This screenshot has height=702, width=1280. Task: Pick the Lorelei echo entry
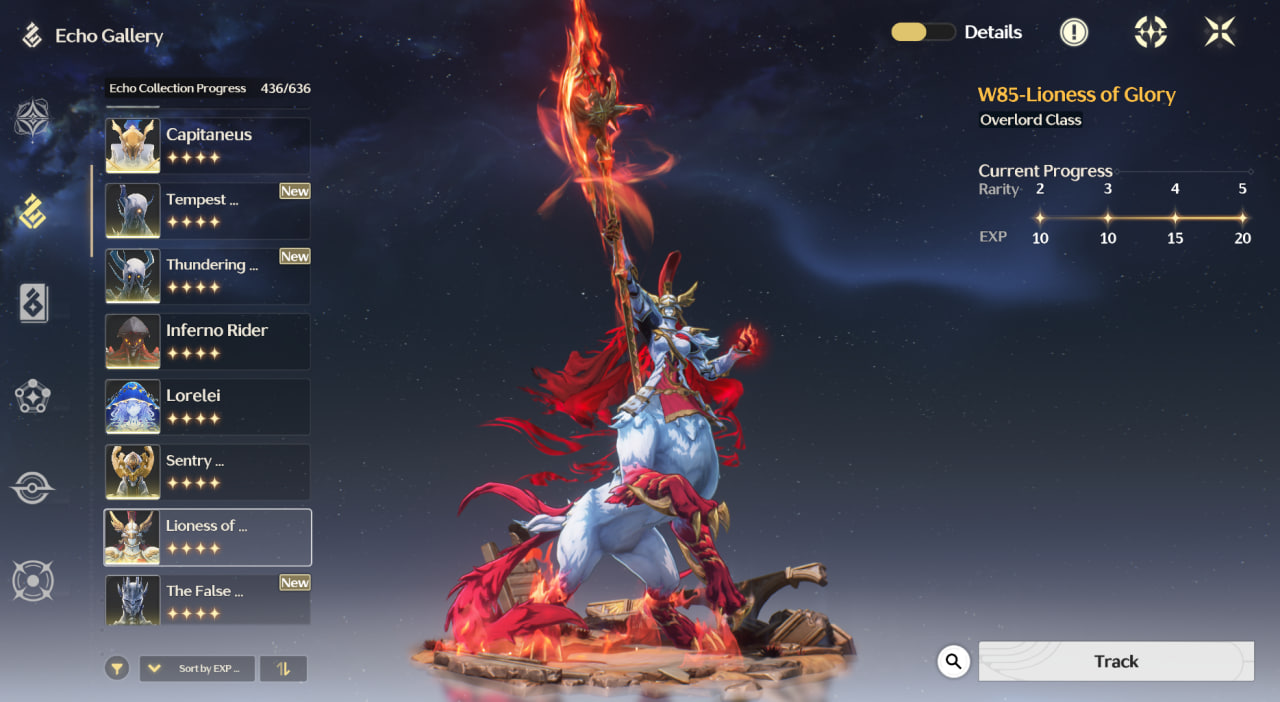coord(207,407)
